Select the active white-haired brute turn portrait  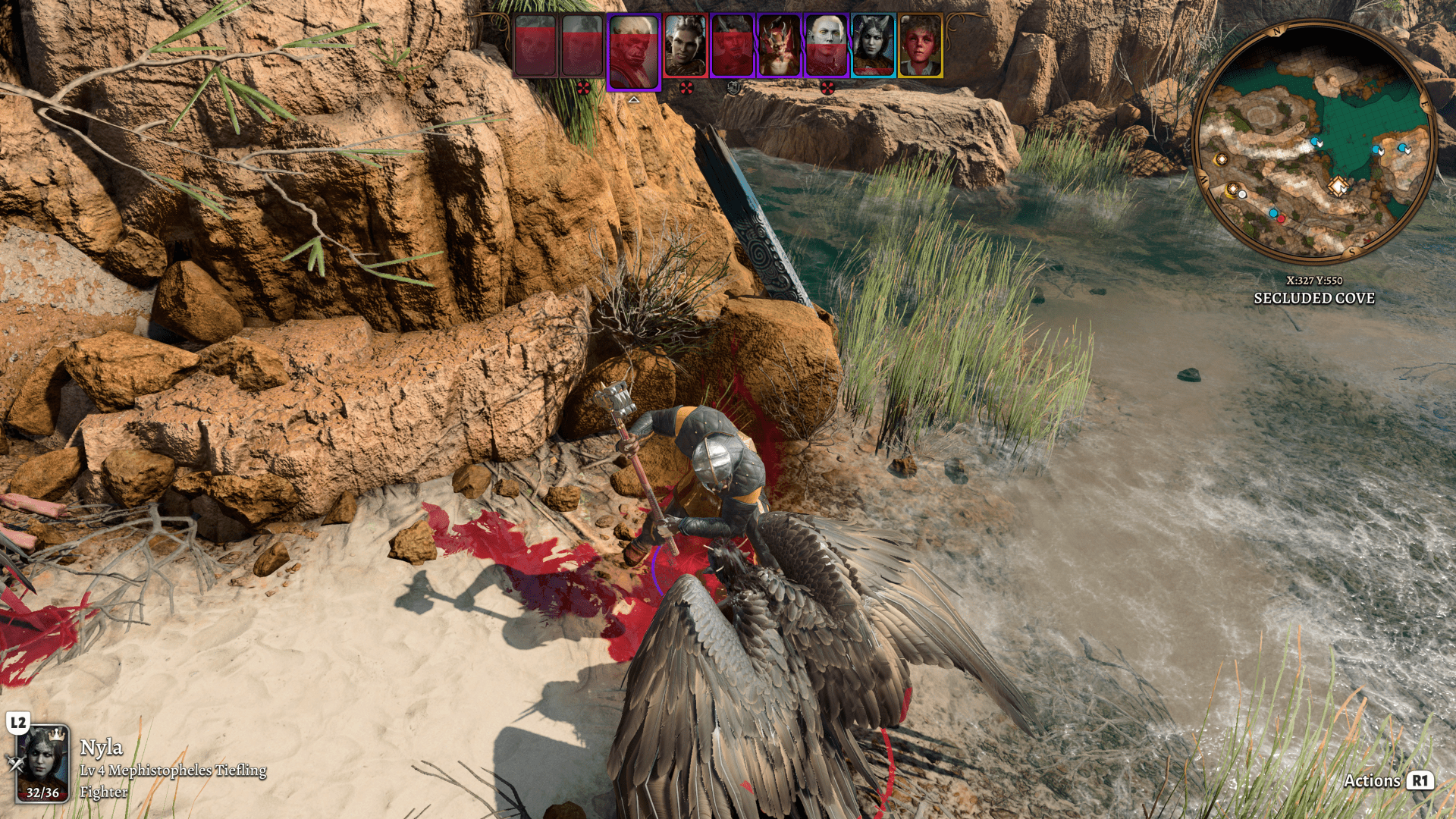click(x=633, y=51)
